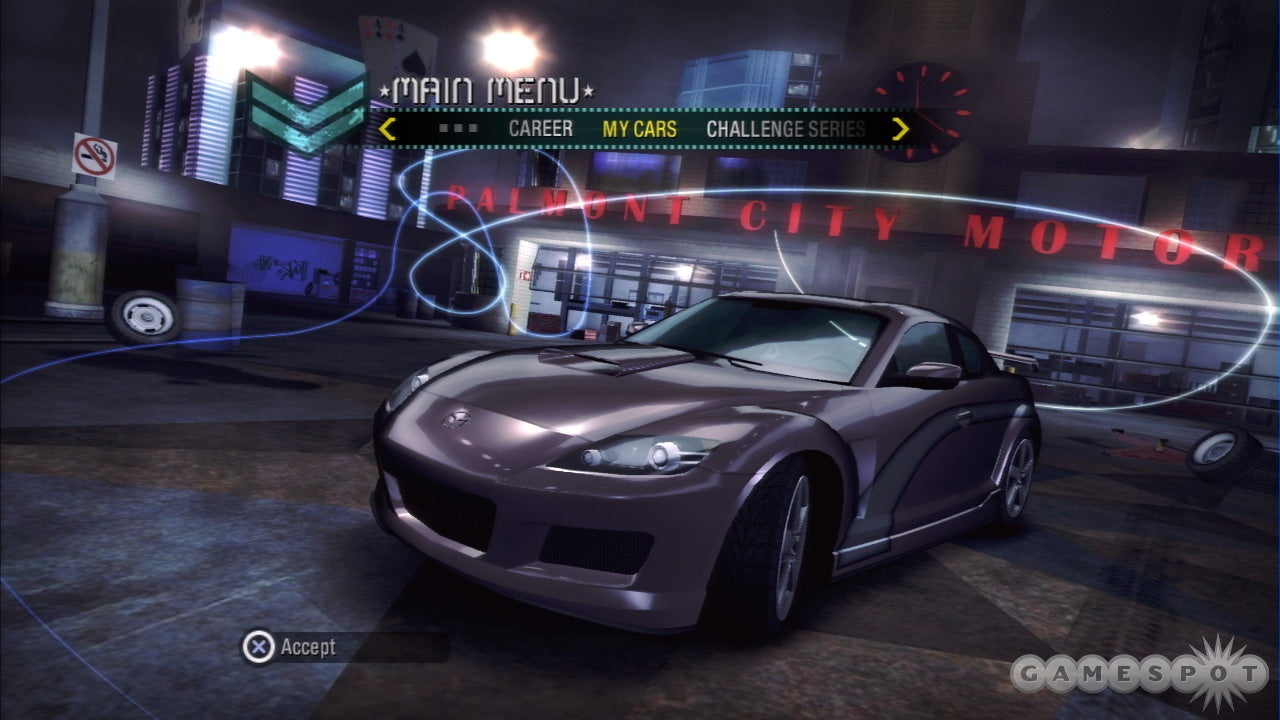Open the Career menu option

coord(540,129)
